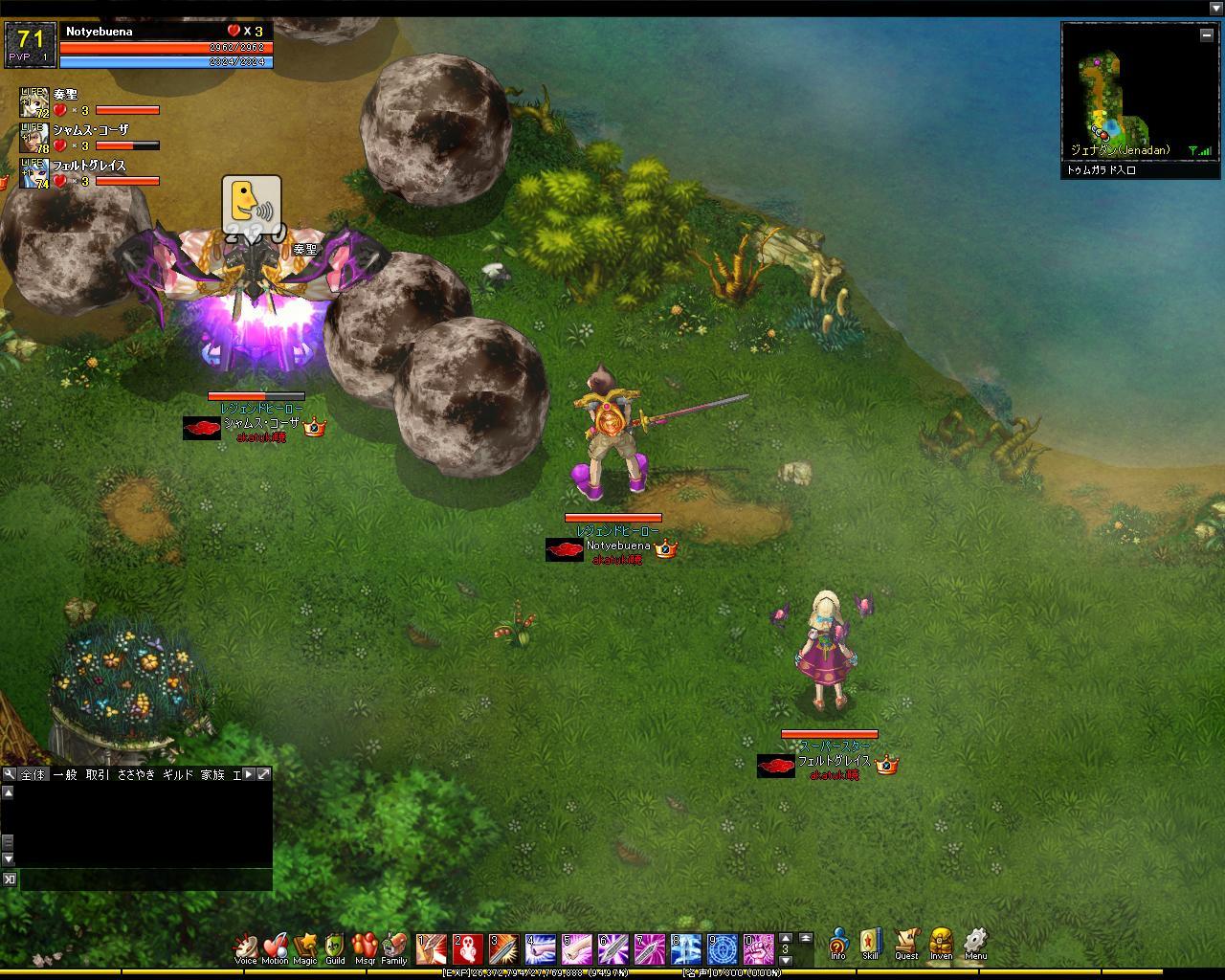Switch to the ギルド chat tab
This screenshot has height=980, width=1225.
click(178, 774)
